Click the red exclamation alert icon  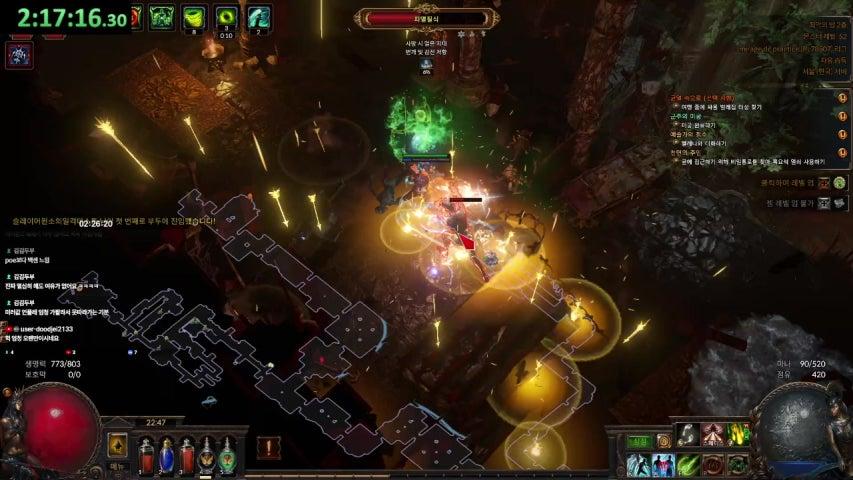[268, 447]
